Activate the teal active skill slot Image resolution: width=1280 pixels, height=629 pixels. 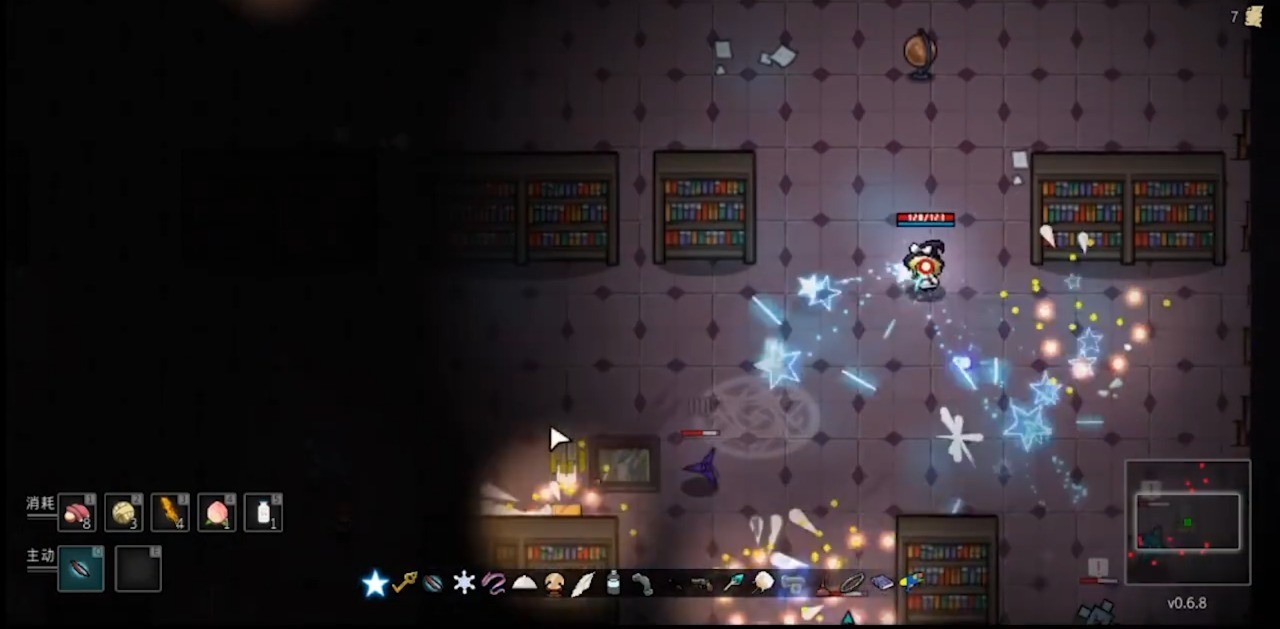(81, 569)
